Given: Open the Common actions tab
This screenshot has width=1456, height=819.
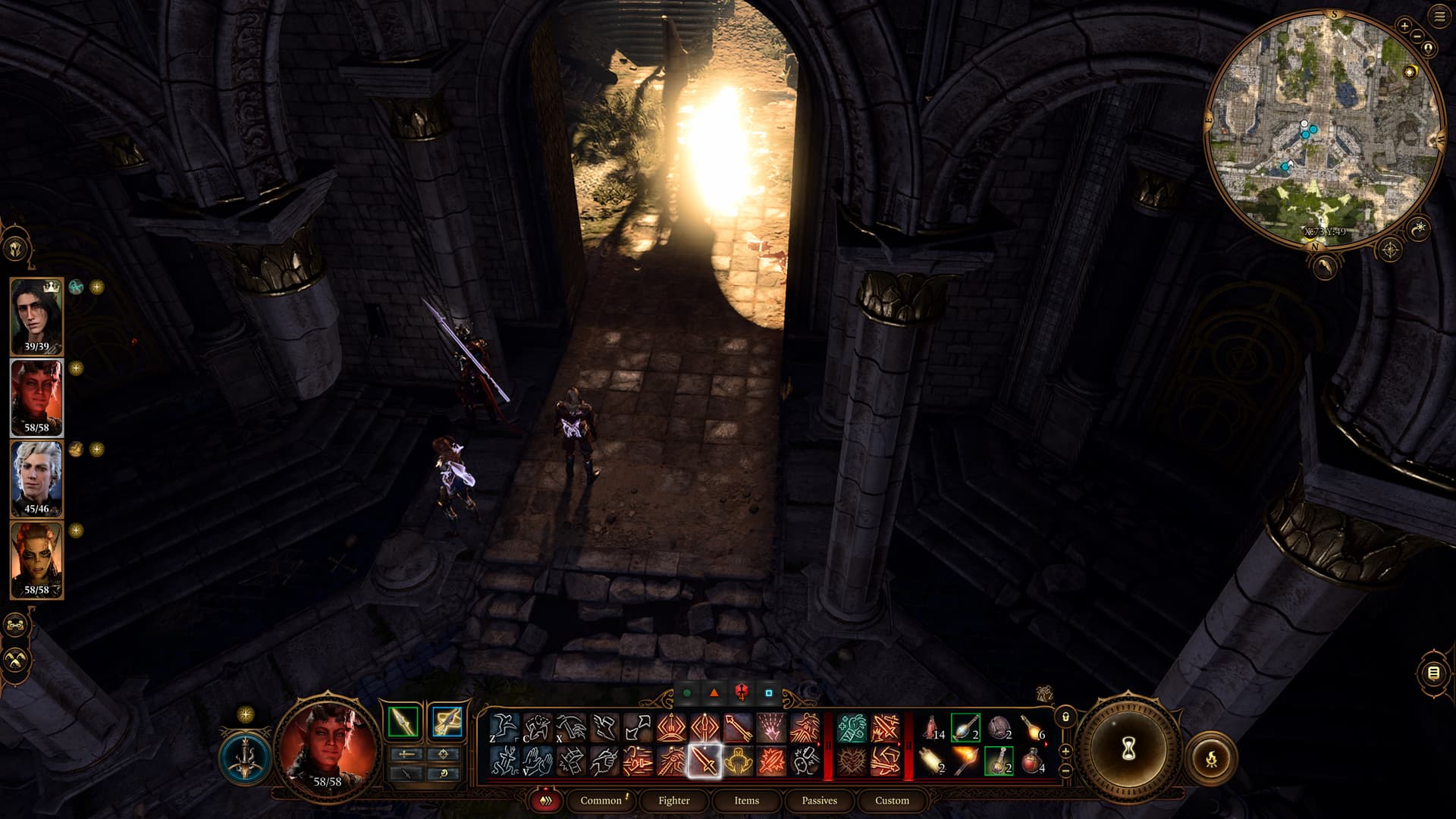Looking at the screenshot, I should click(601, 800).
